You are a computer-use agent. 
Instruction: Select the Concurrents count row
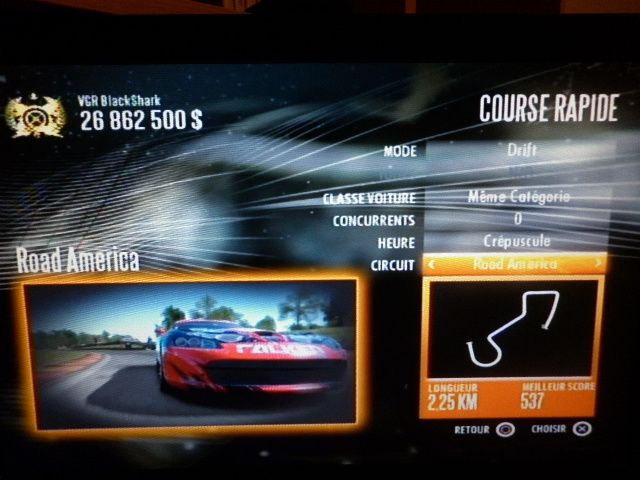[517, 219]
